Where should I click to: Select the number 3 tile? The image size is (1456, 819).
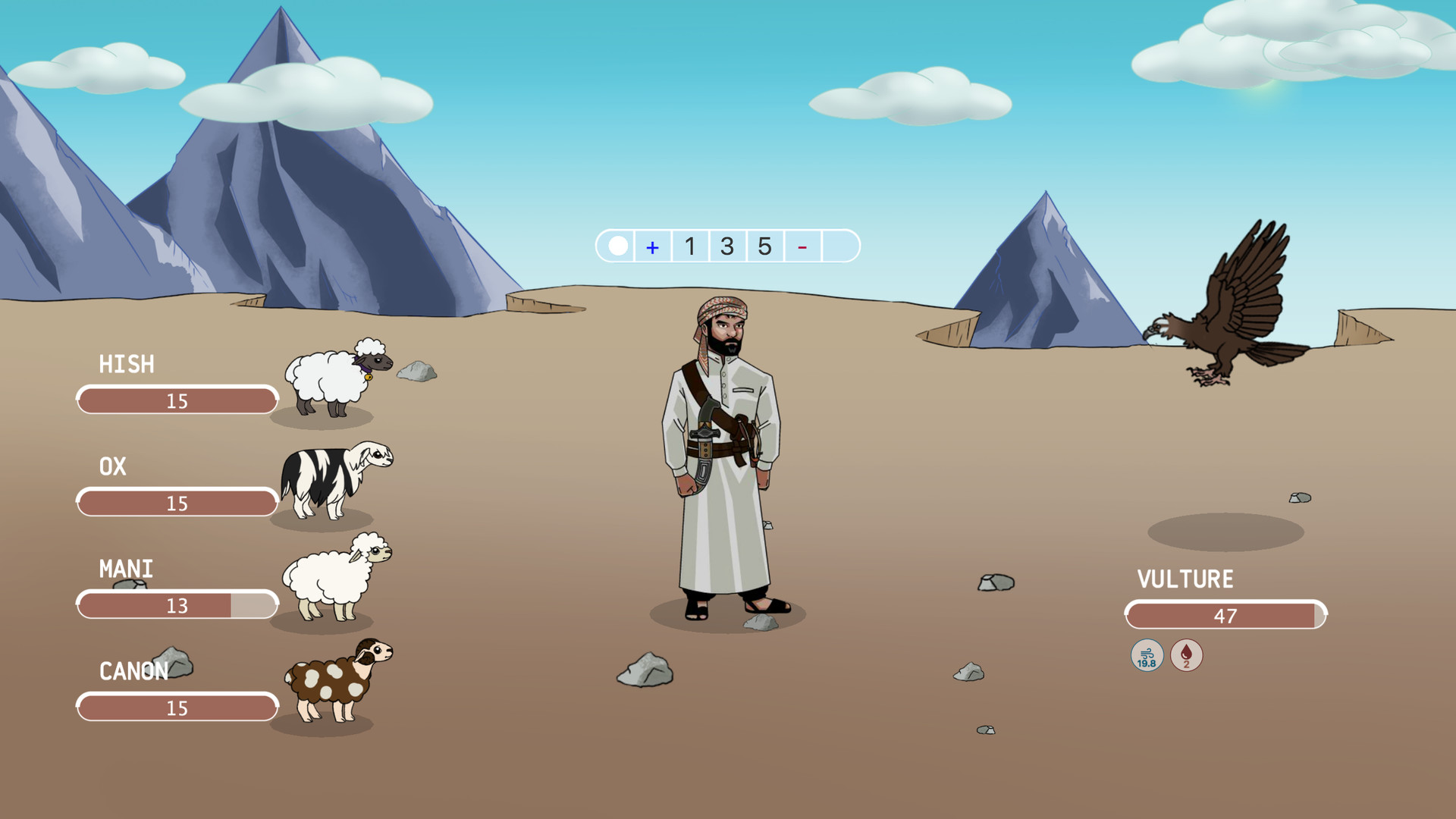pyautogui.click(x=726, y=246)
